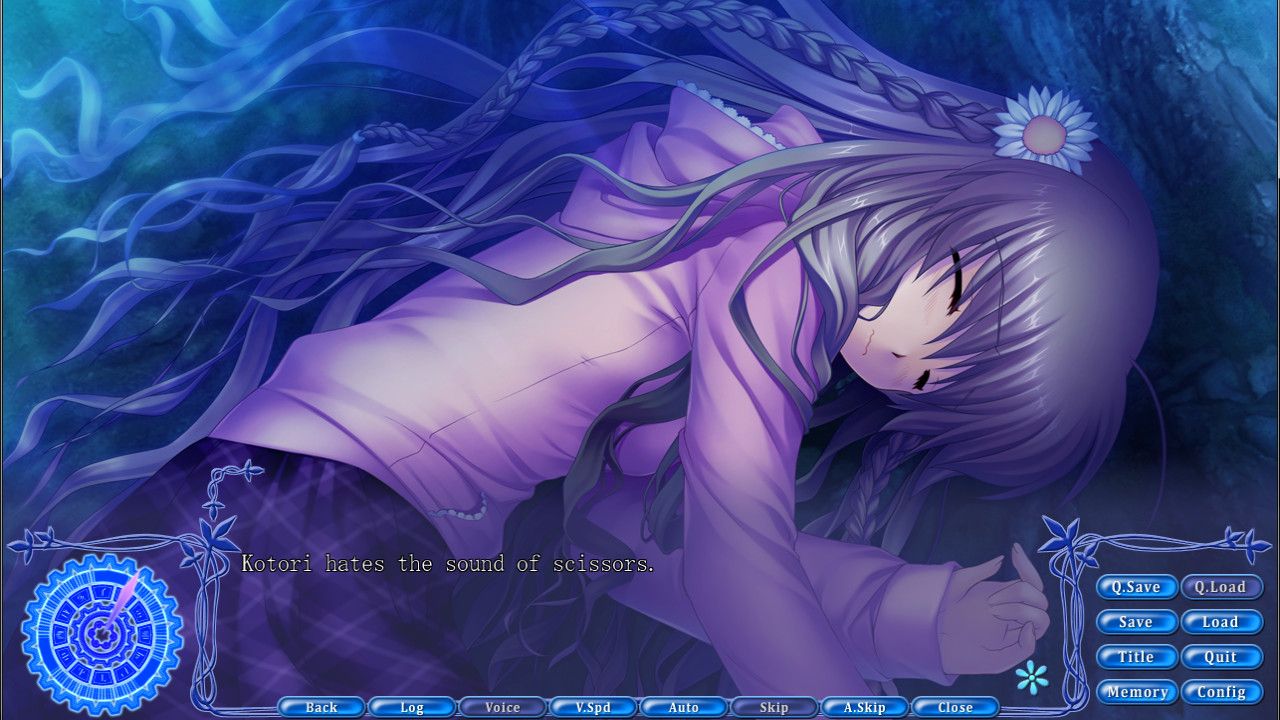
Task: Quit the game
Action: pos(1222,657)
